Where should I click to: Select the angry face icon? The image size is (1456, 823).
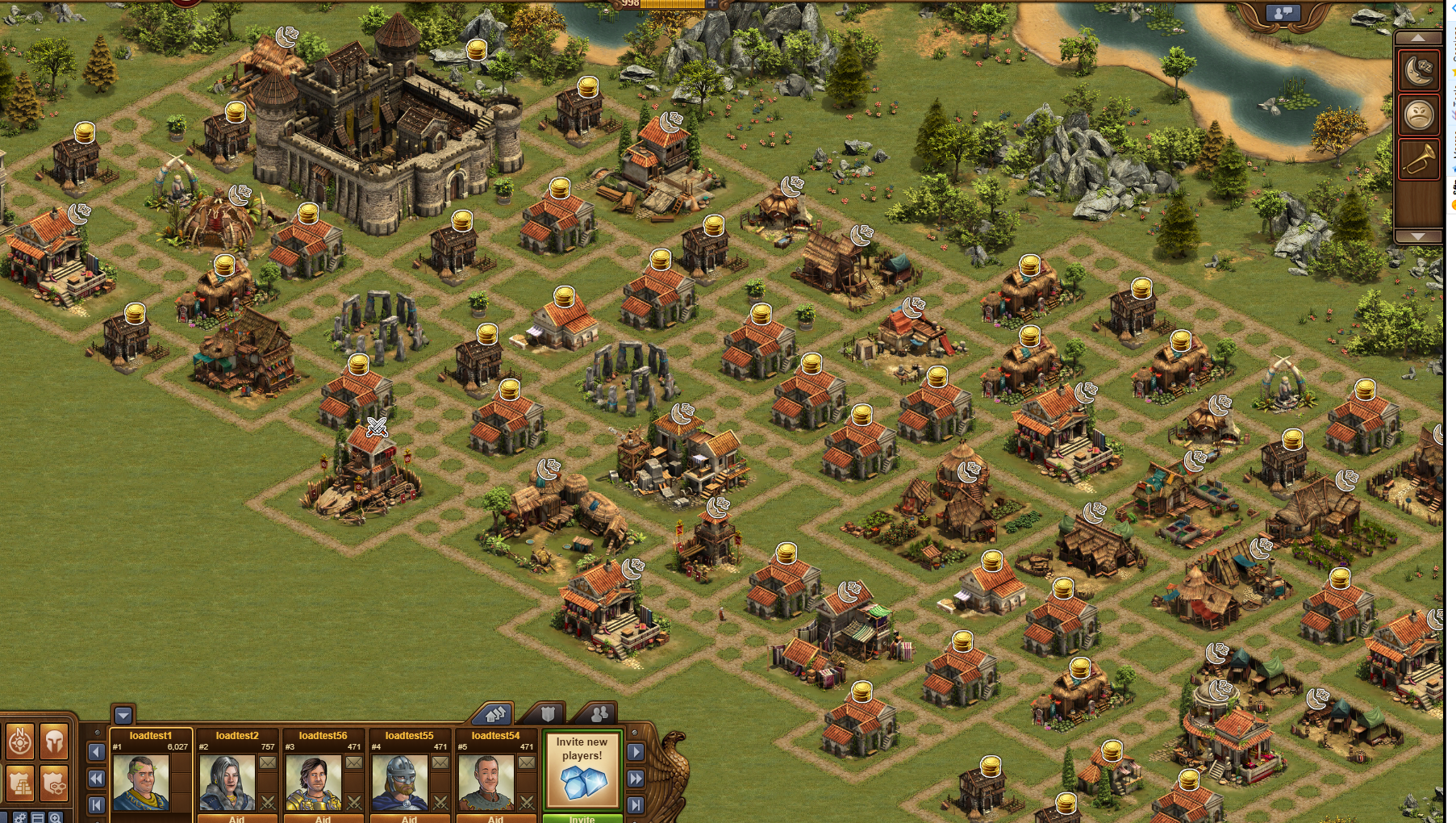coord(1418,115)
